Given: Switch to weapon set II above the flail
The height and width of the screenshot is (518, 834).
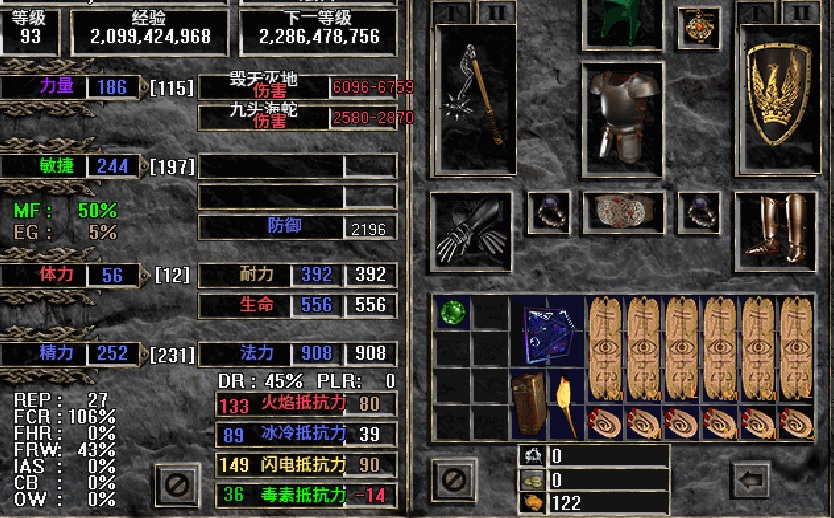Looking at the screenshot, I should coord(496,13).
